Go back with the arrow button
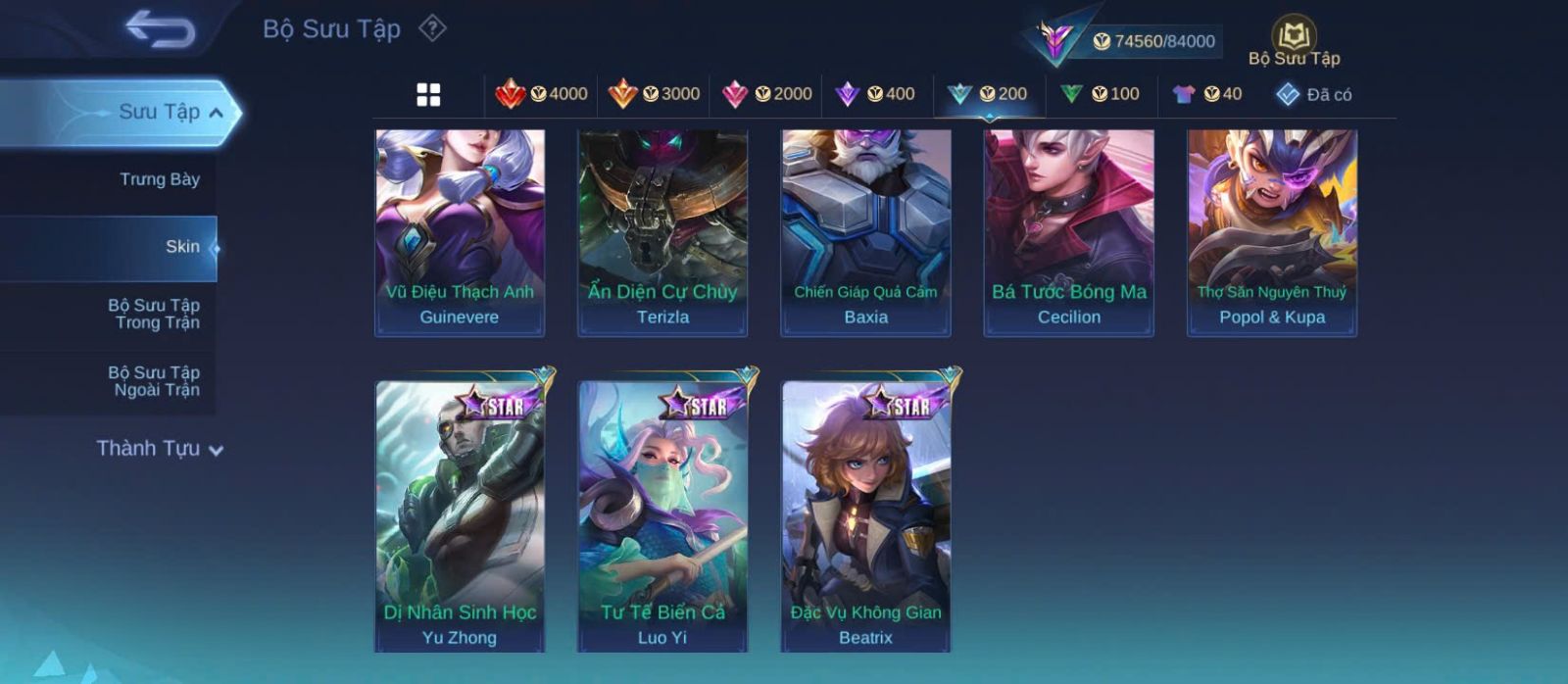The image size is (1568, 684). (x=160, y=29)
